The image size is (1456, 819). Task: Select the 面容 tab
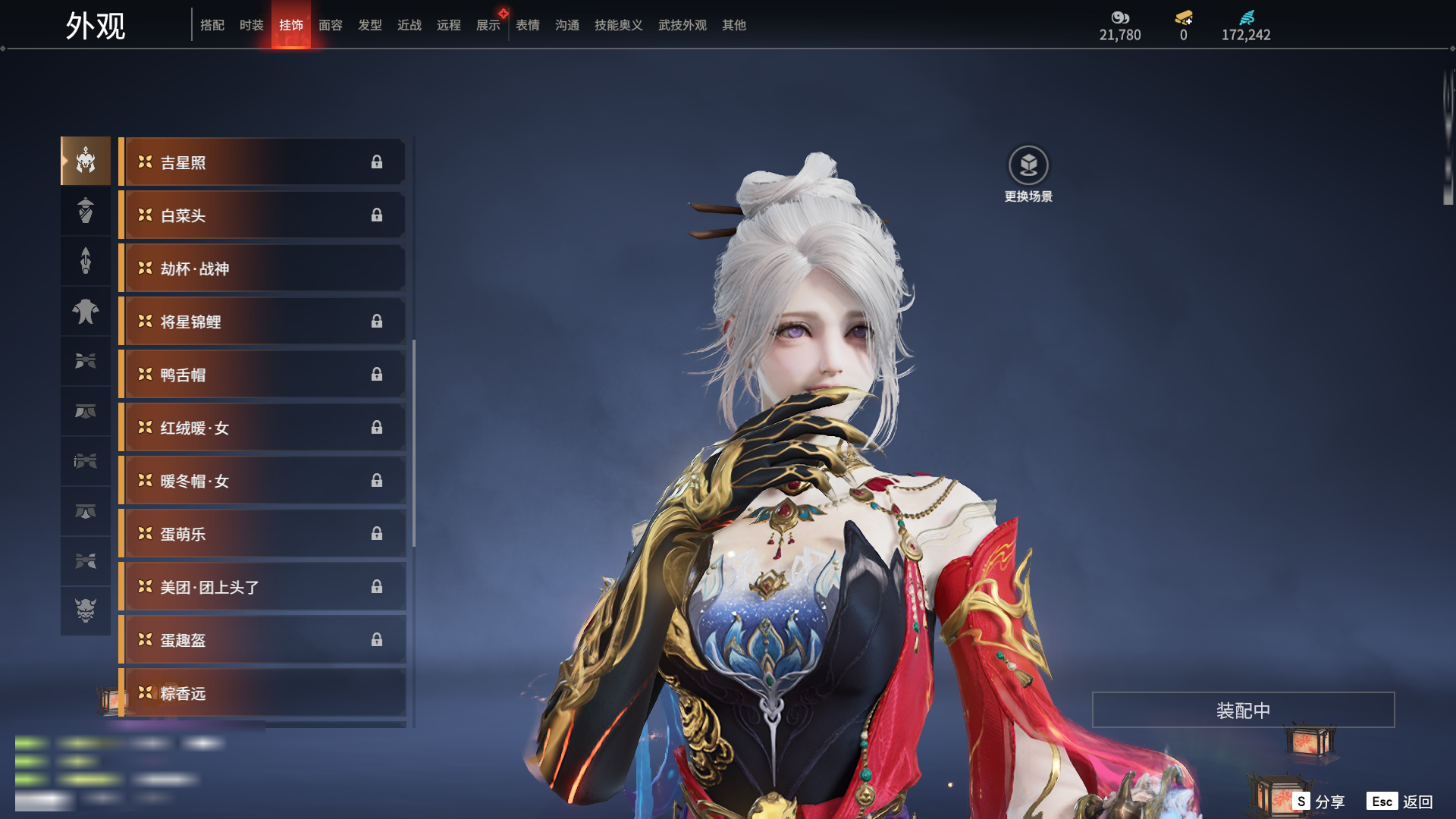click(x=331, y=25)
